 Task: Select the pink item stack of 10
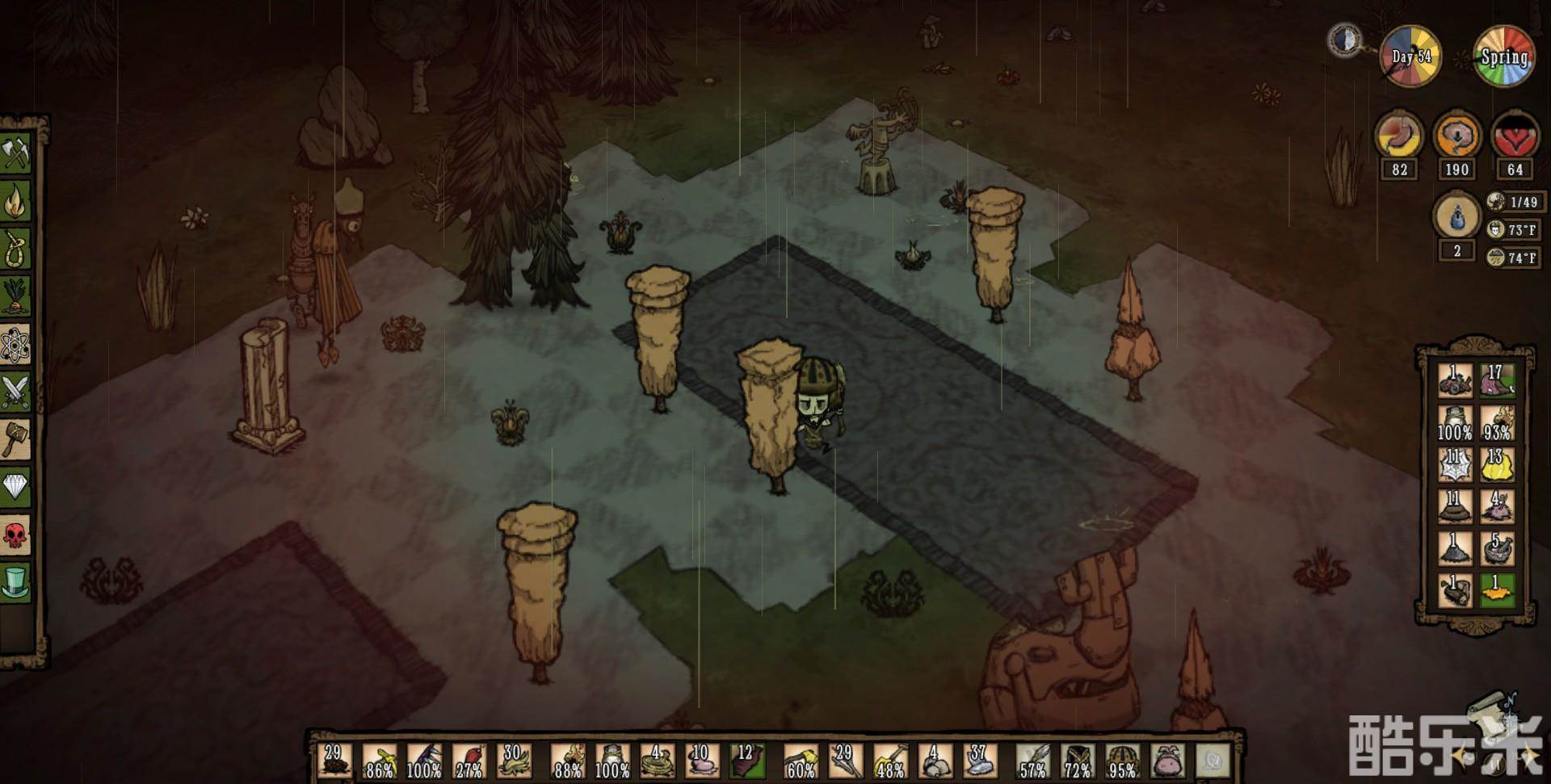click(x=701, y=761)
